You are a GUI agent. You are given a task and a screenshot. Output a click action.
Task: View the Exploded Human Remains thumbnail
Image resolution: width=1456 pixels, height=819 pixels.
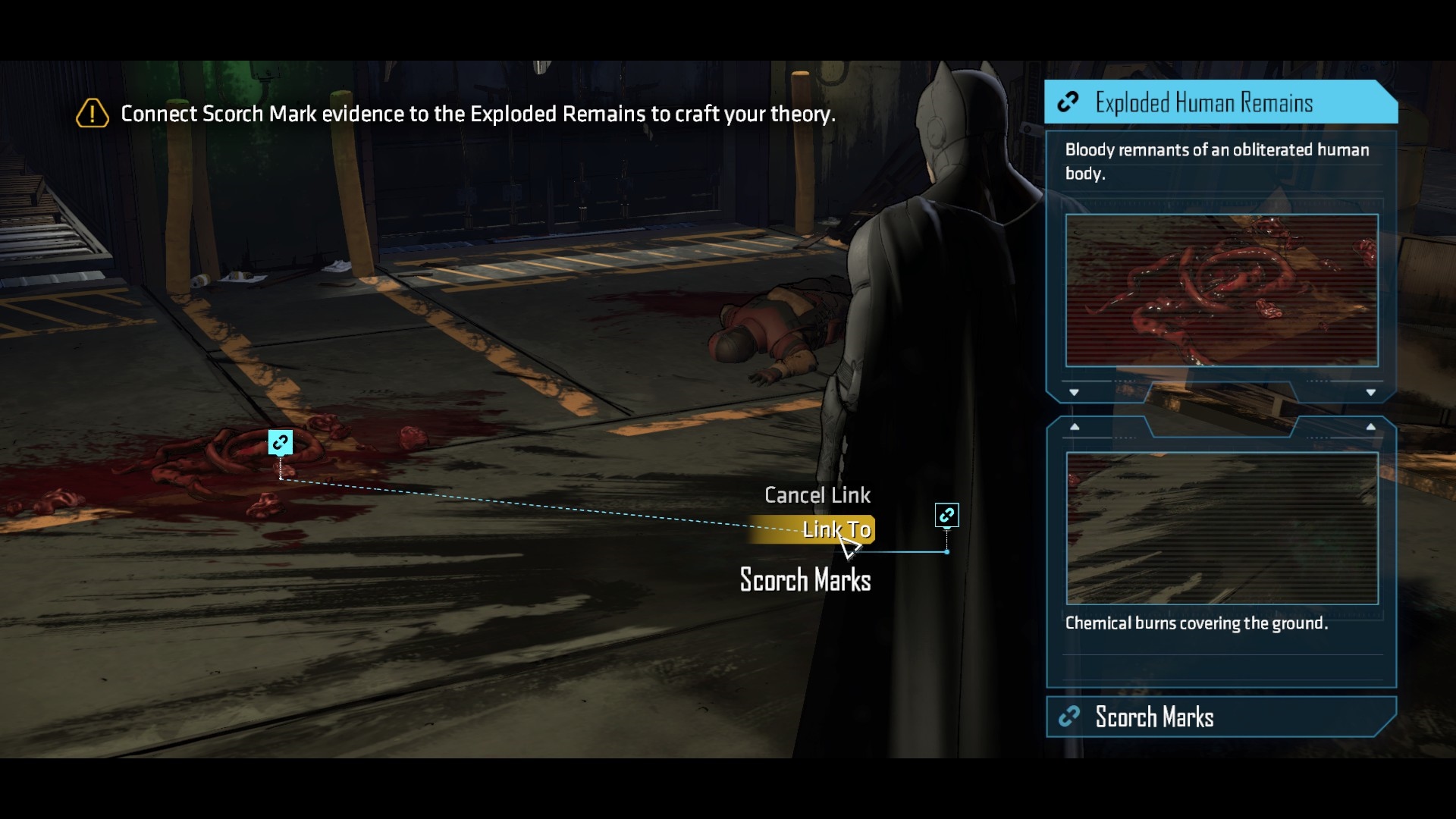(x=1222, y=290)
